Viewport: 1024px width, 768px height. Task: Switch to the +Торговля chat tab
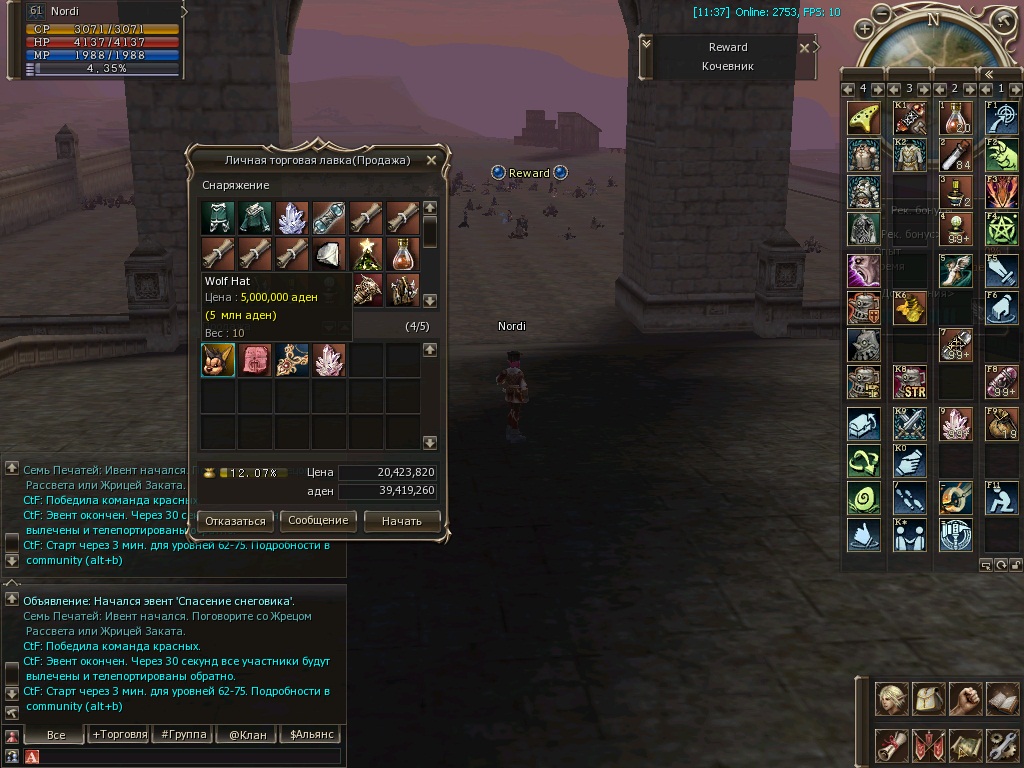tap(120, 735)
